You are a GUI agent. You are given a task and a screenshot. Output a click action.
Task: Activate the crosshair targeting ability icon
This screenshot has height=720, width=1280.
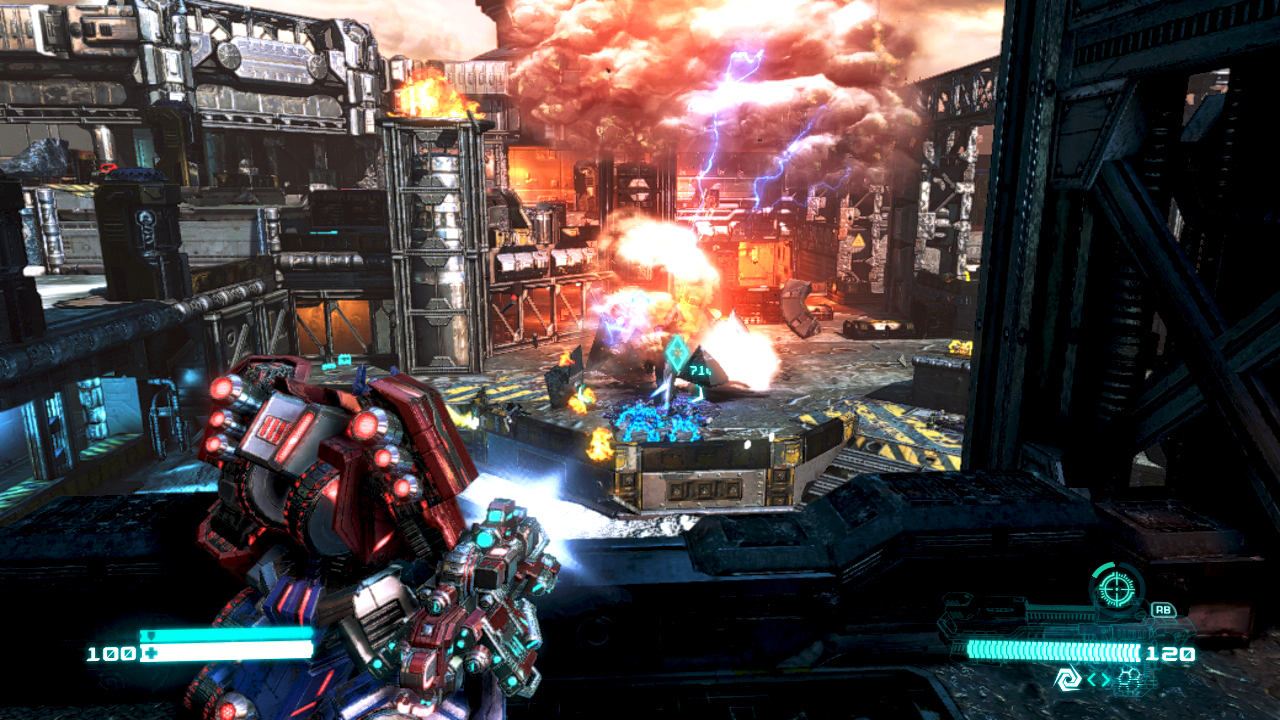[1117, 587]
